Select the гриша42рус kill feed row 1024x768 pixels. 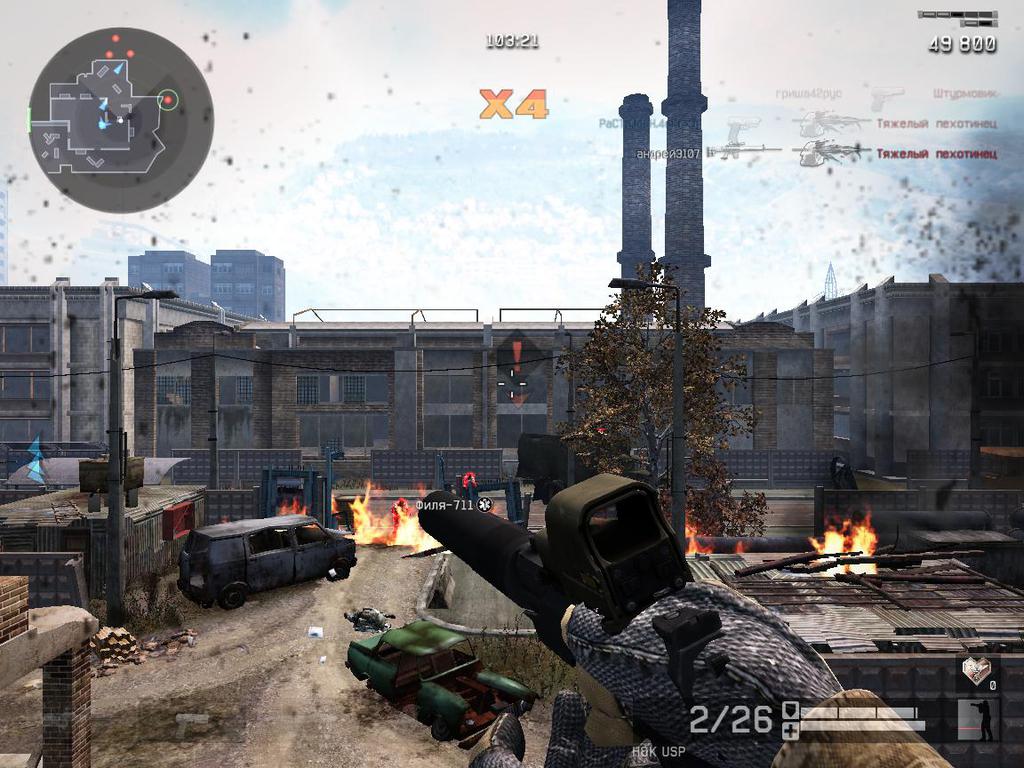808,94
